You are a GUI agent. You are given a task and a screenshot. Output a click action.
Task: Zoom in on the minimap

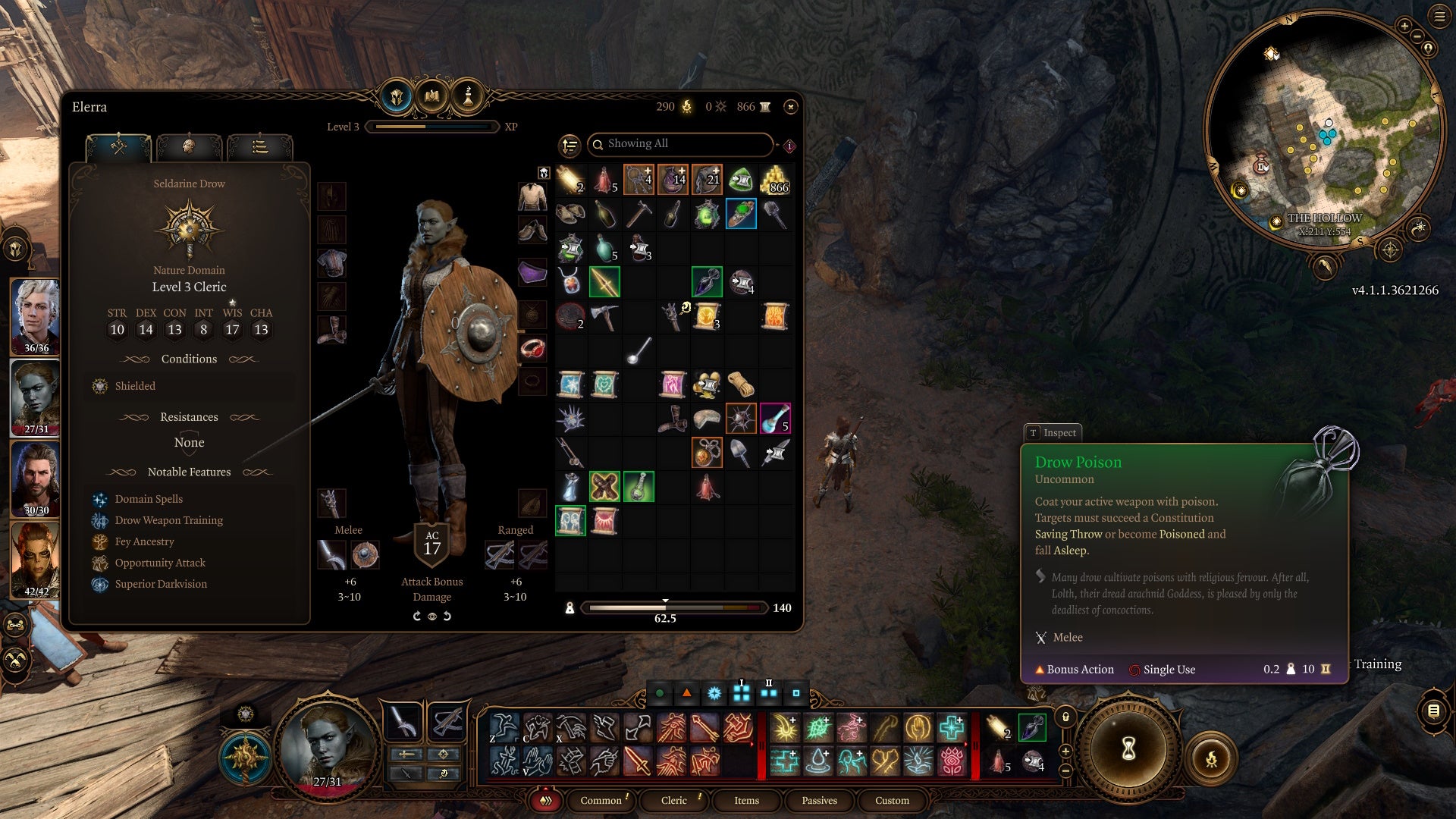[x=1404, y=27]
